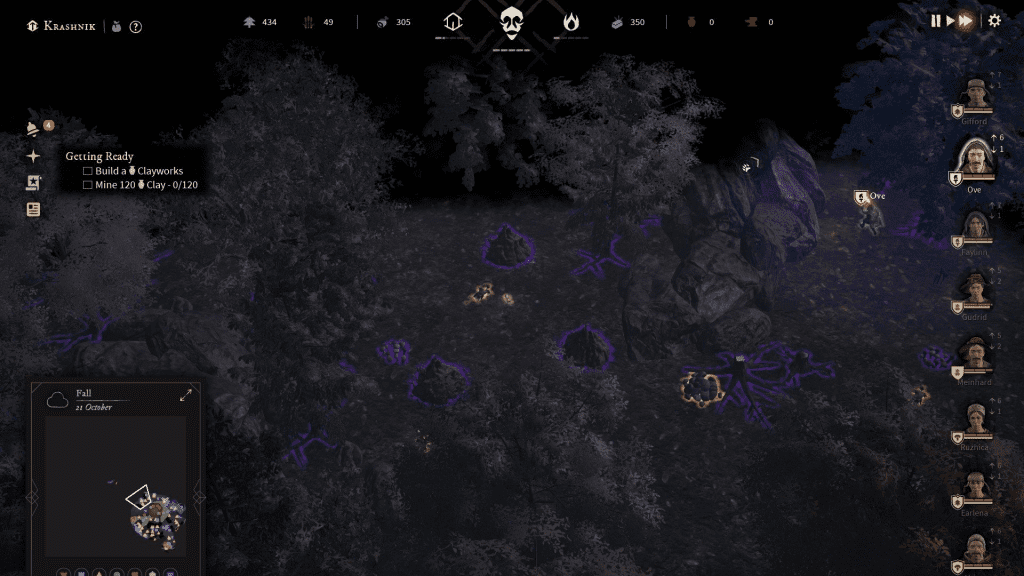Click the house shield icon in top bar
The image size is (1024, 576).
[454, 22]
